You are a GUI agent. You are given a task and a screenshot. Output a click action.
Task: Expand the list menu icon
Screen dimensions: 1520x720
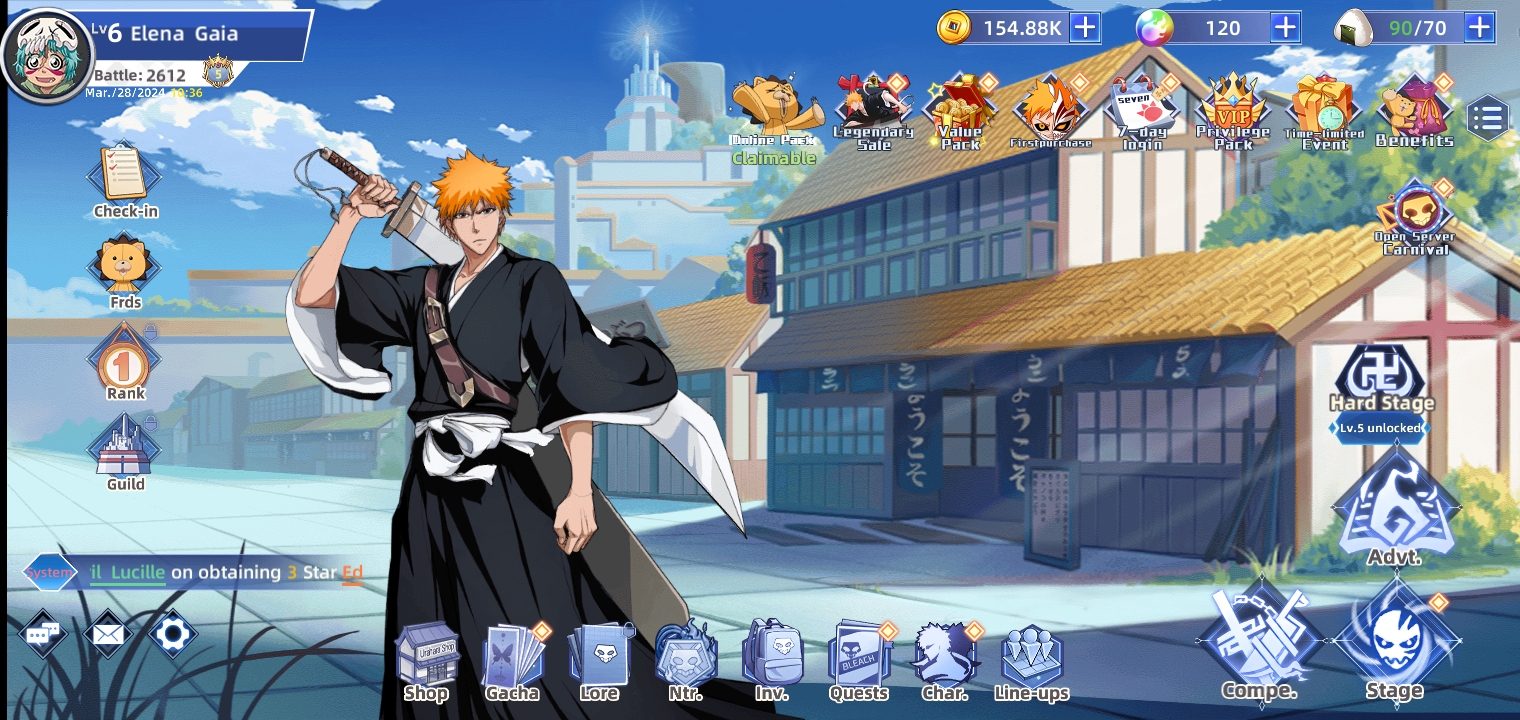click(x=1487, y=120)
